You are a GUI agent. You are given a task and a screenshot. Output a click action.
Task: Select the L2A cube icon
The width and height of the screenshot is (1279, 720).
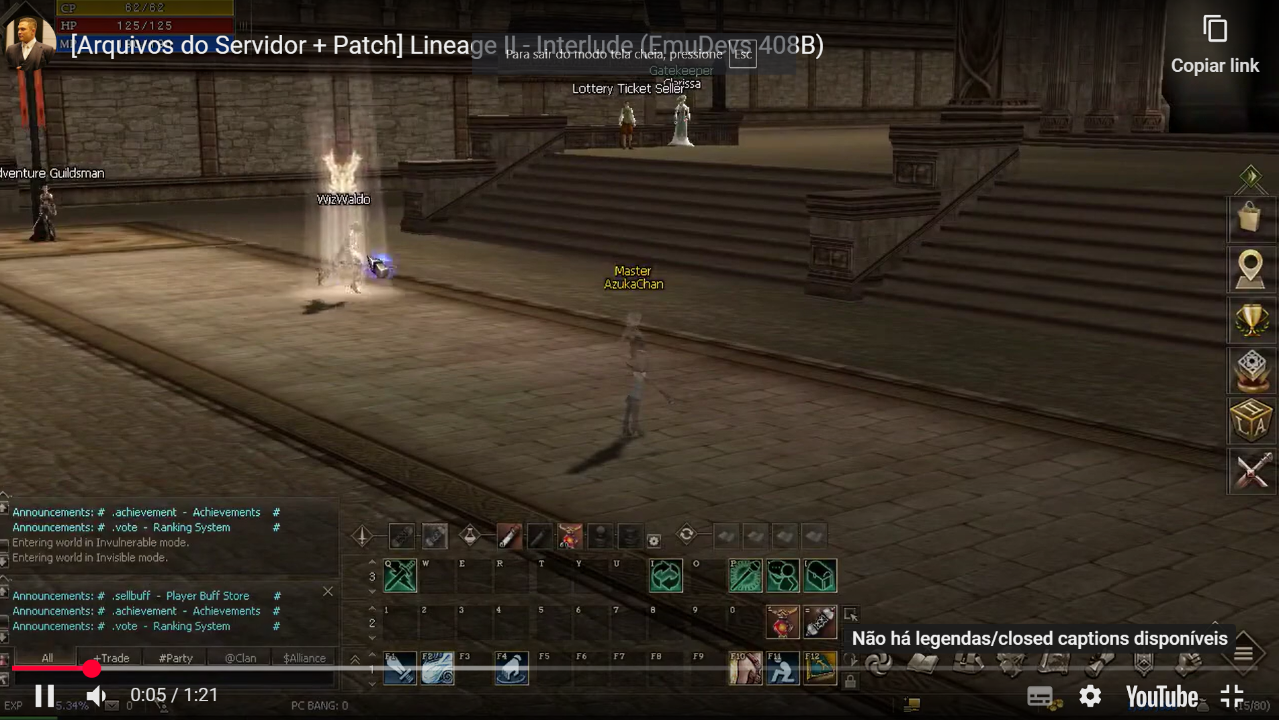1250,420
